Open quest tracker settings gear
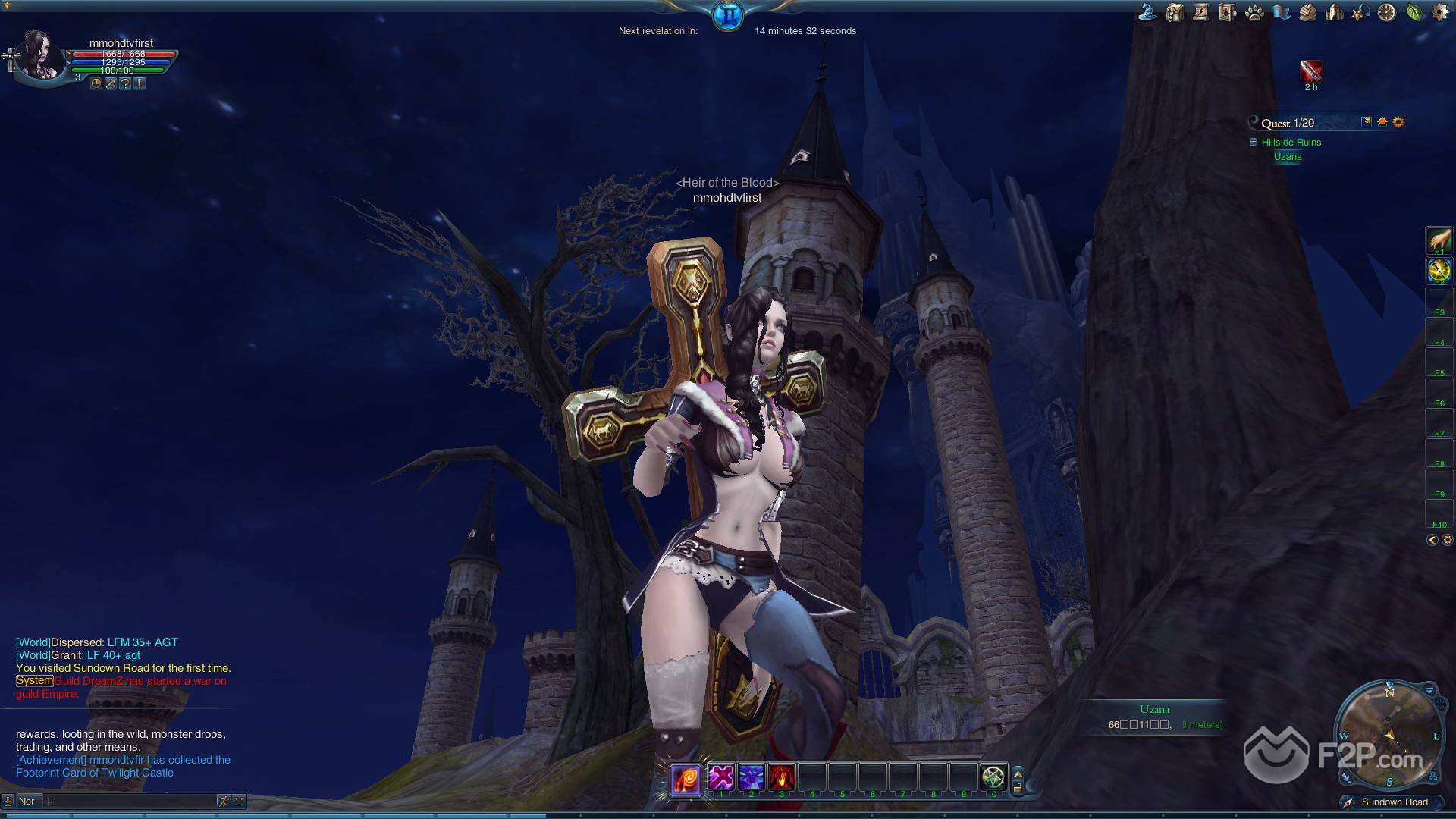This screenshot has height=819, width=1456. point(1398,122)
